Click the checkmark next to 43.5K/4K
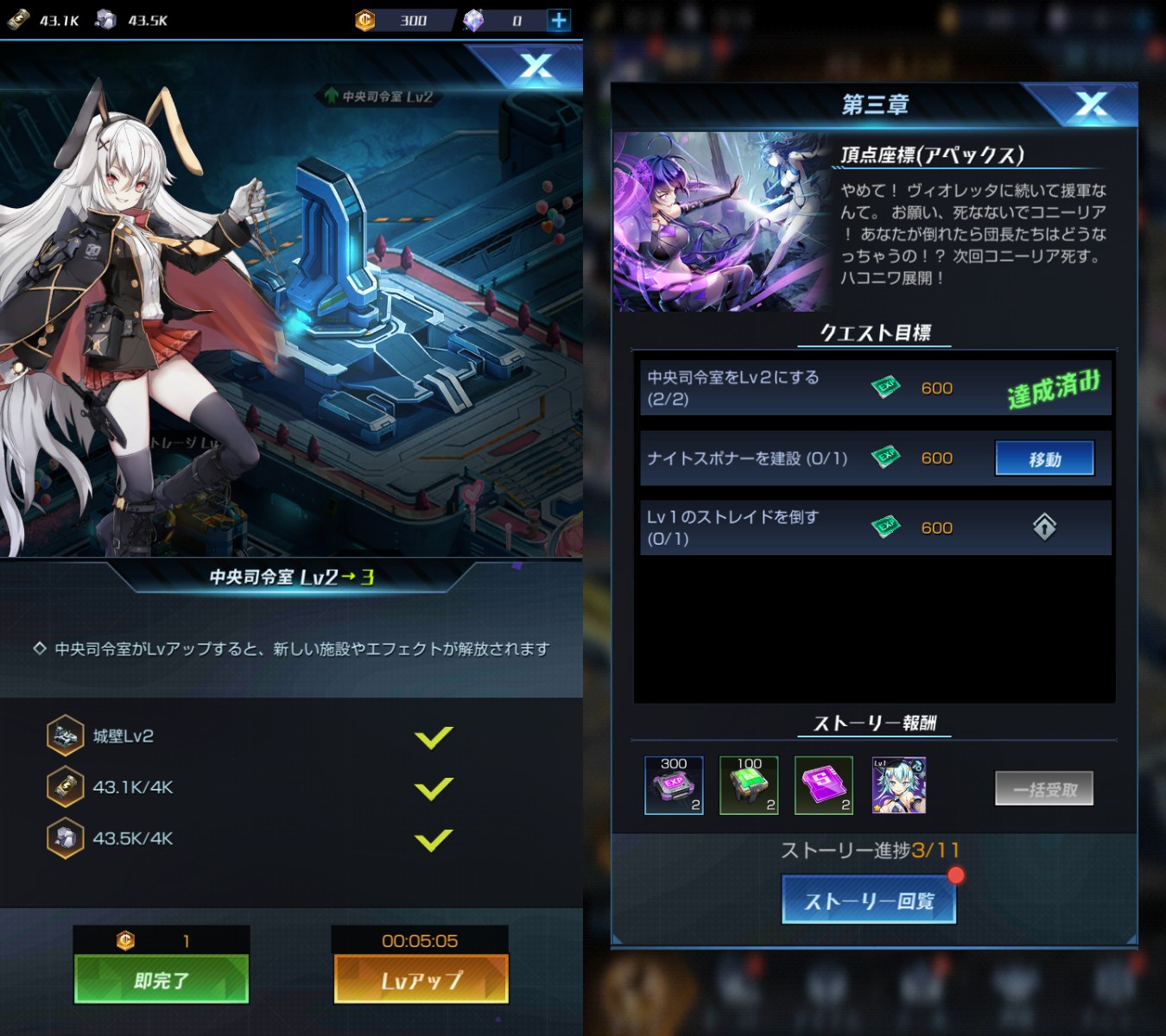Image resolution: width=1166 pixels, height=1036 pixels. 434,838
